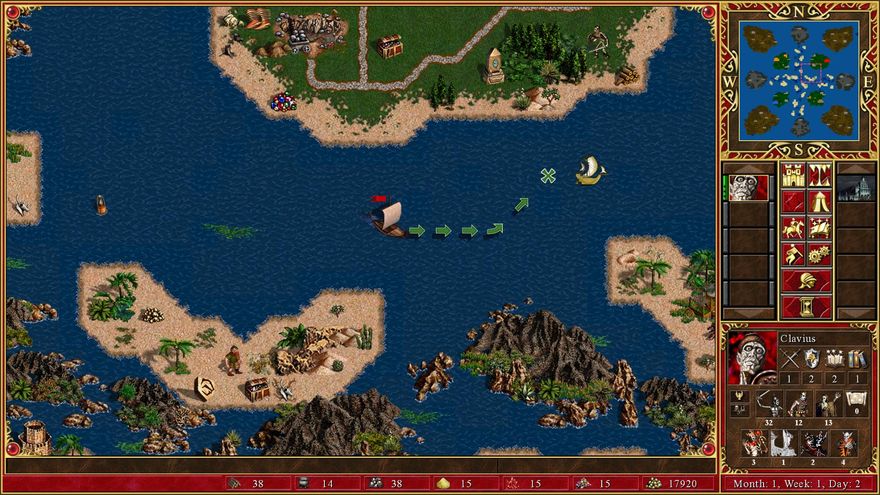The width and height of the screenshot is (880, 495).
Task: End turn with the hourglass button
Action: (x=806, y=306)
